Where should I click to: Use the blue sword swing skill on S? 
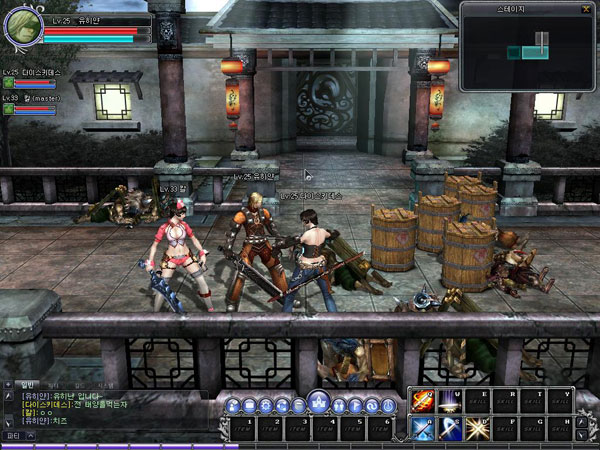448,427
